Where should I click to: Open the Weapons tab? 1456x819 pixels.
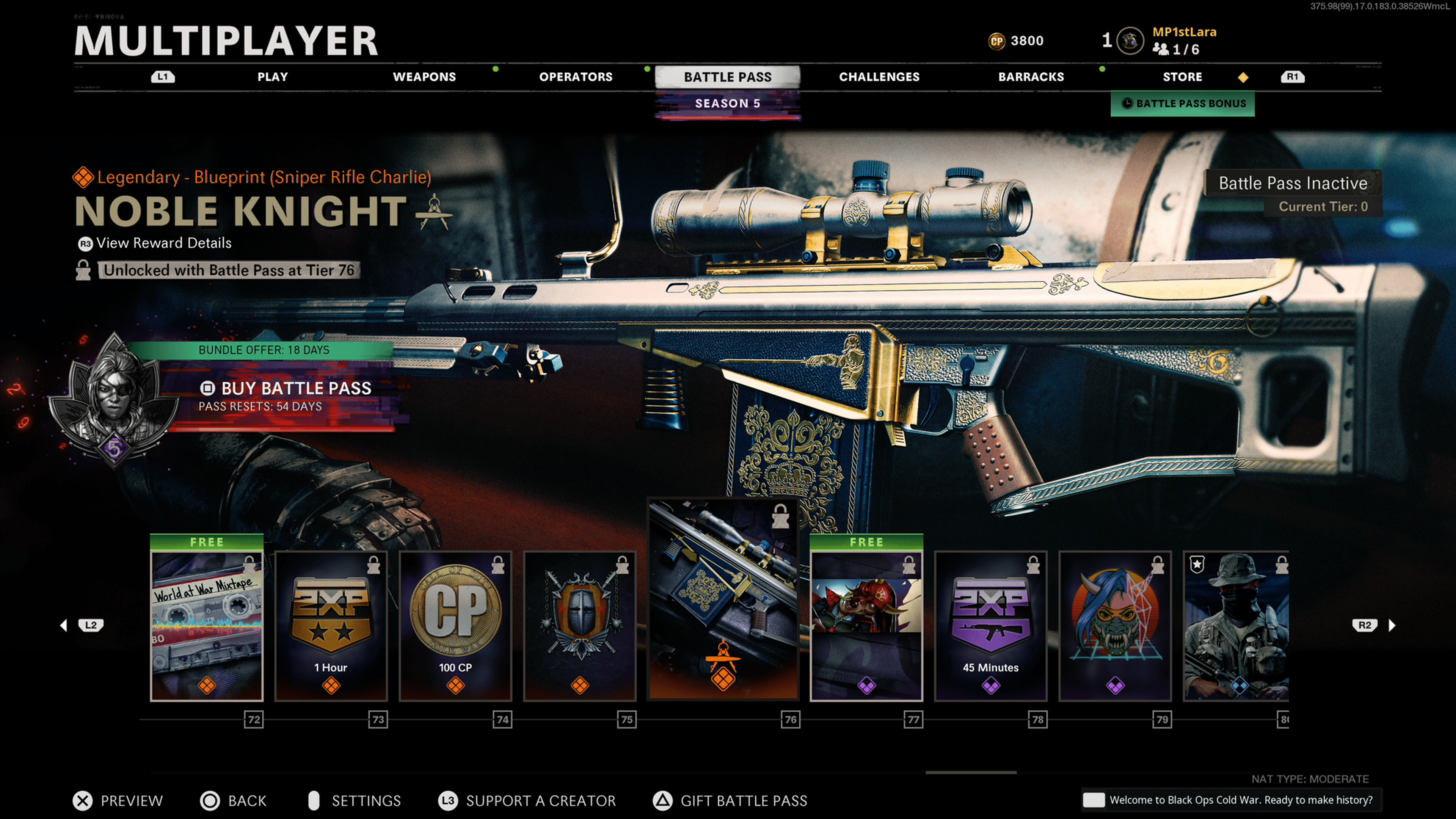tap(424, 77)
